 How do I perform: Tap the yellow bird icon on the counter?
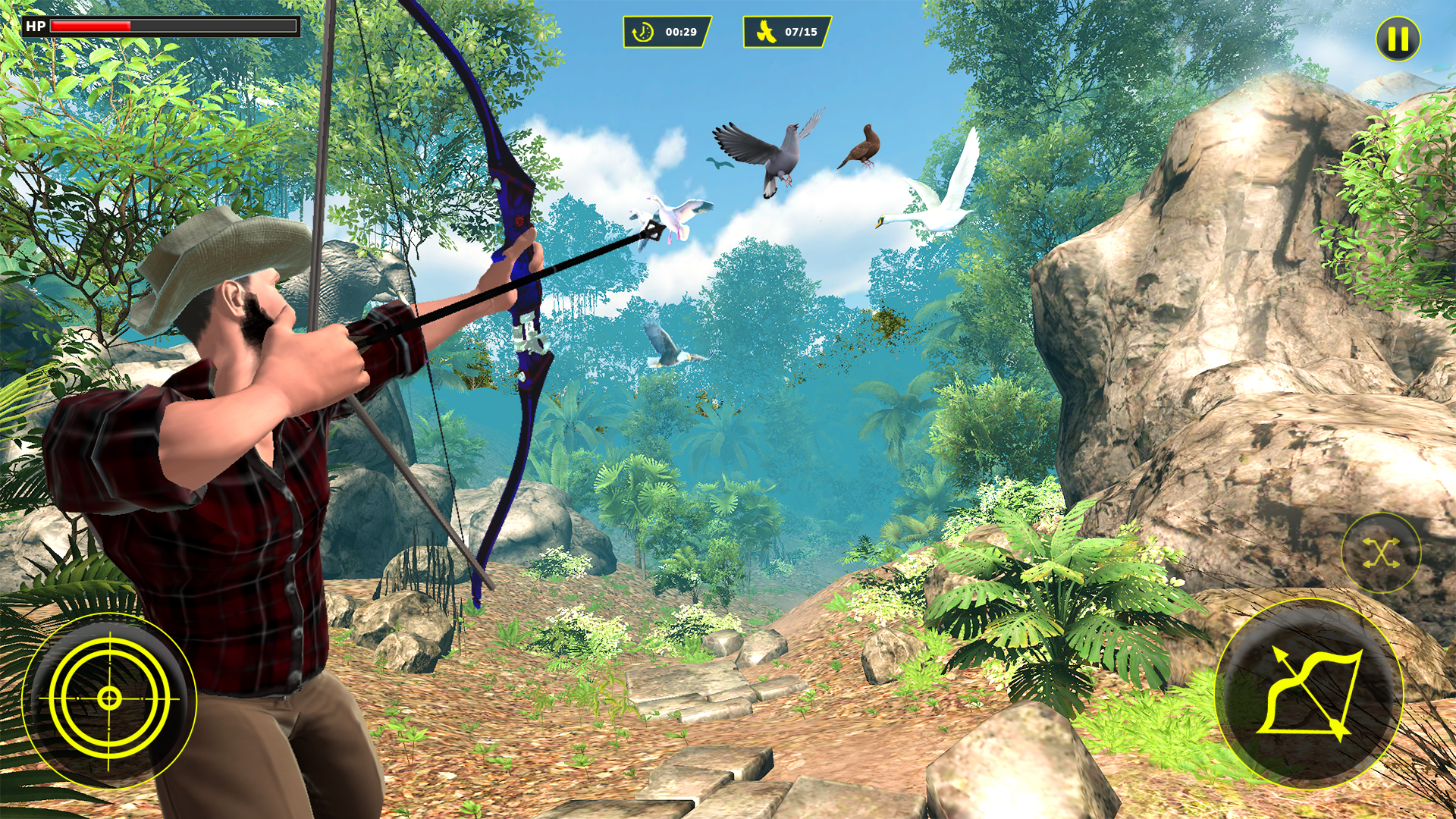[x=765, y=32]
